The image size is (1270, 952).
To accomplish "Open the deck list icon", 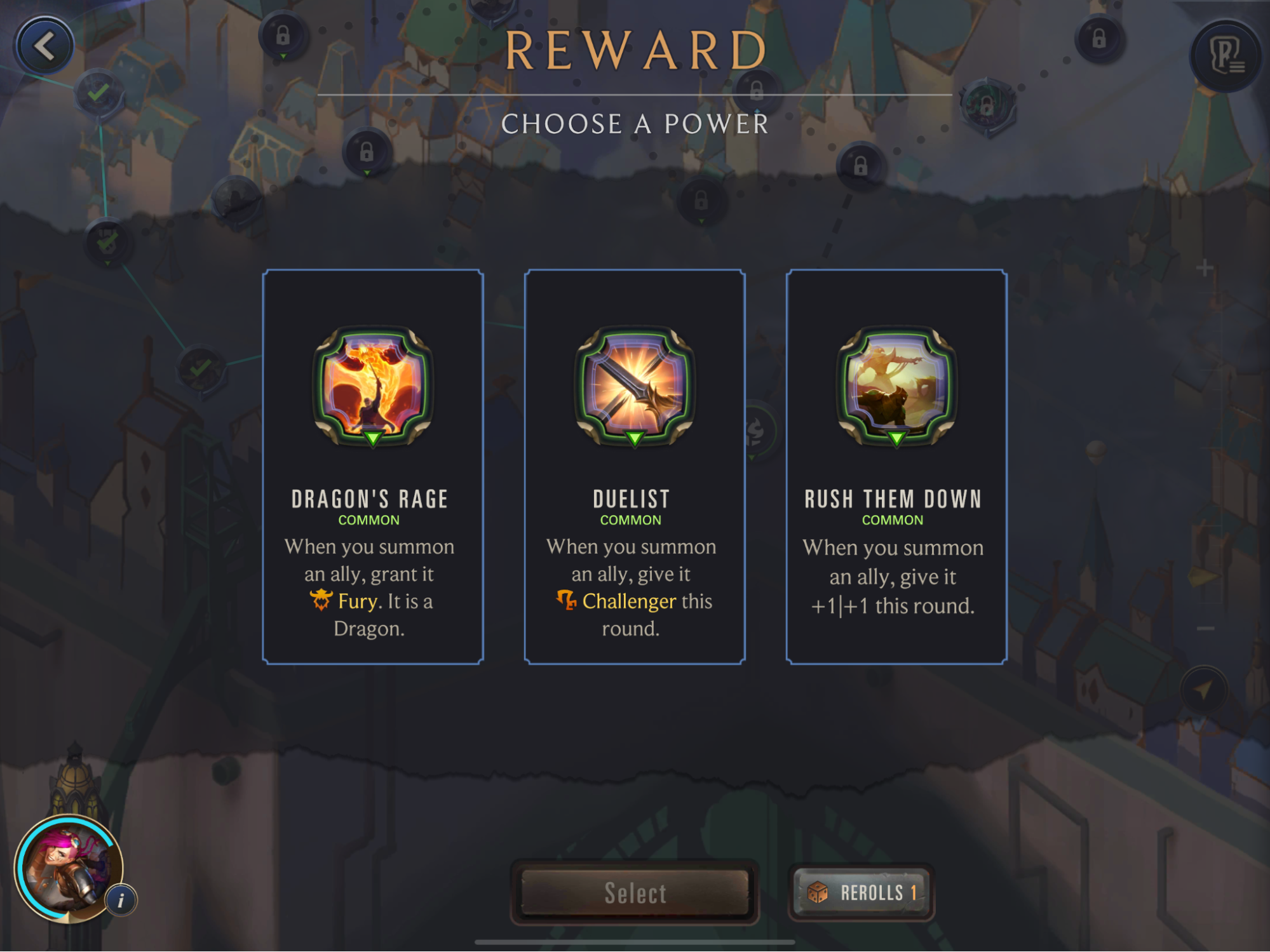I will 1226,56.
